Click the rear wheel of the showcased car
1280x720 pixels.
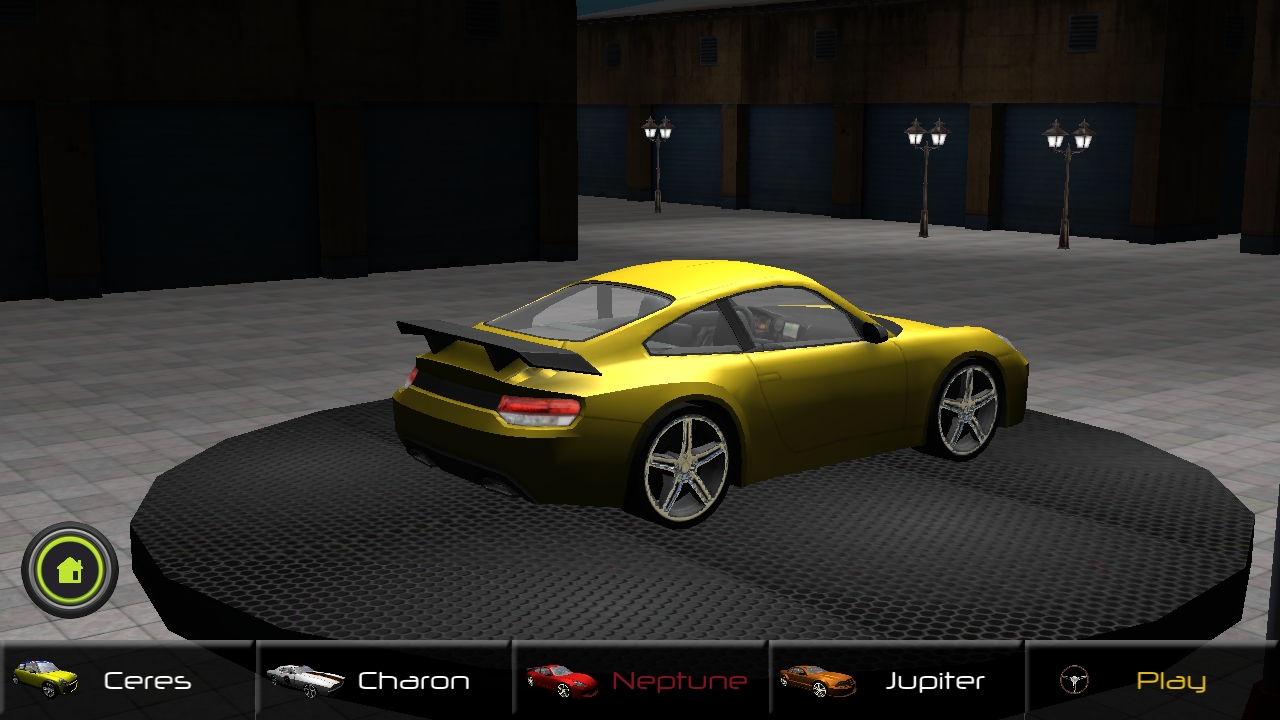(685, 465)
